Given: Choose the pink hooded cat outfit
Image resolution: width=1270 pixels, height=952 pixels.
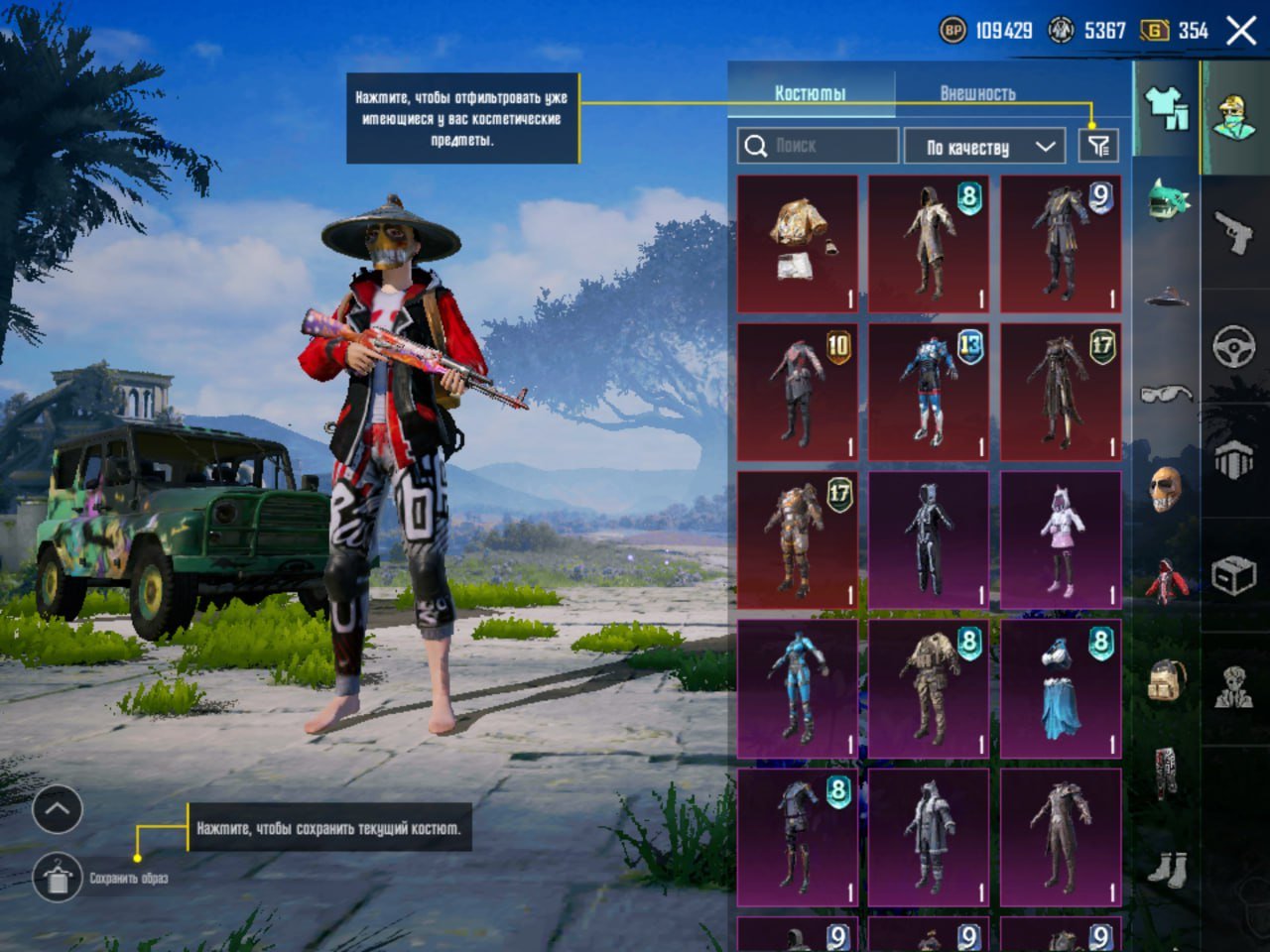Looking at the screenshot, I should [1061, 540].
